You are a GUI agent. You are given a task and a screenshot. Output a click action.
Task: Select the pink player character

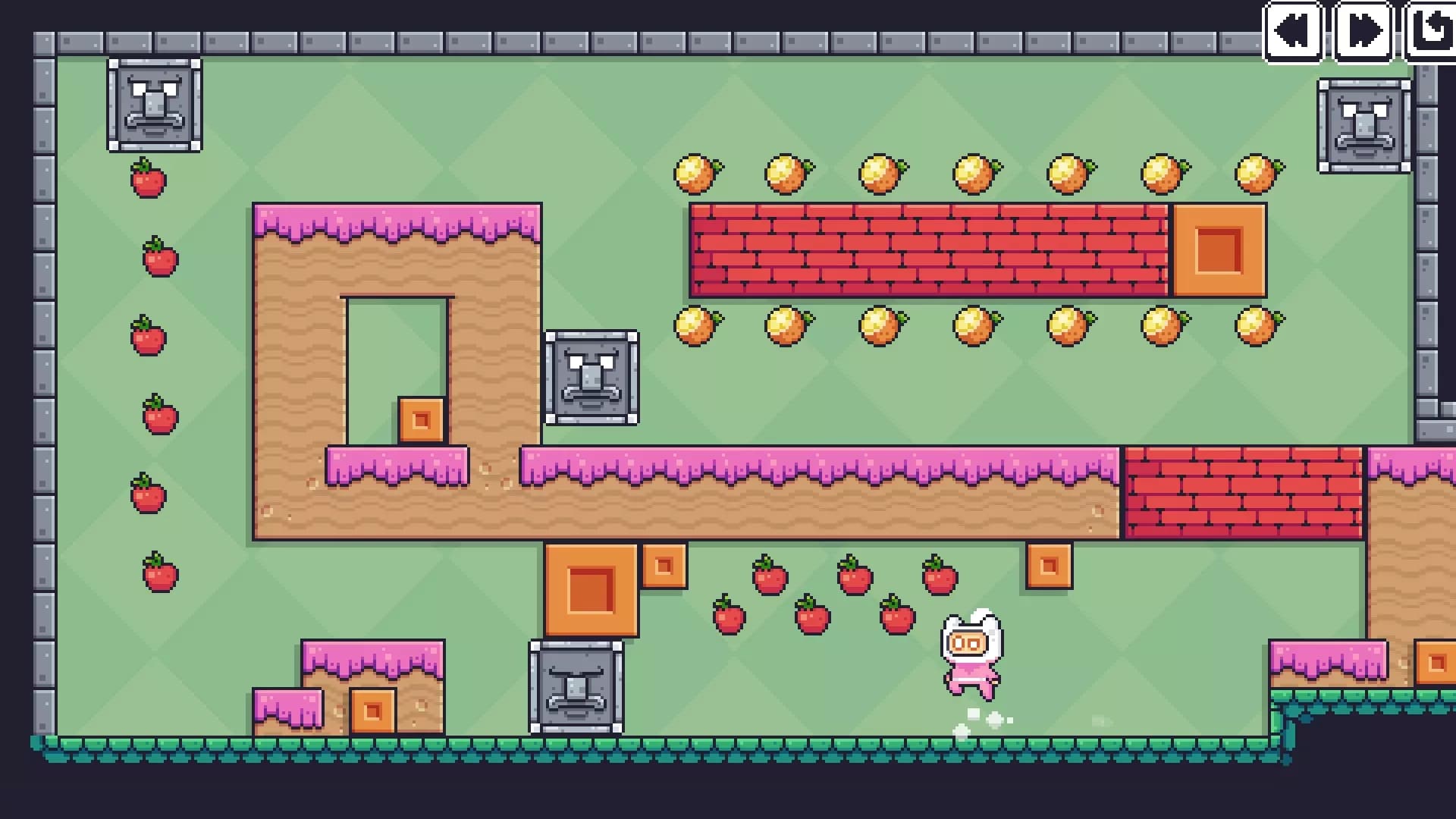pos(973,656)
